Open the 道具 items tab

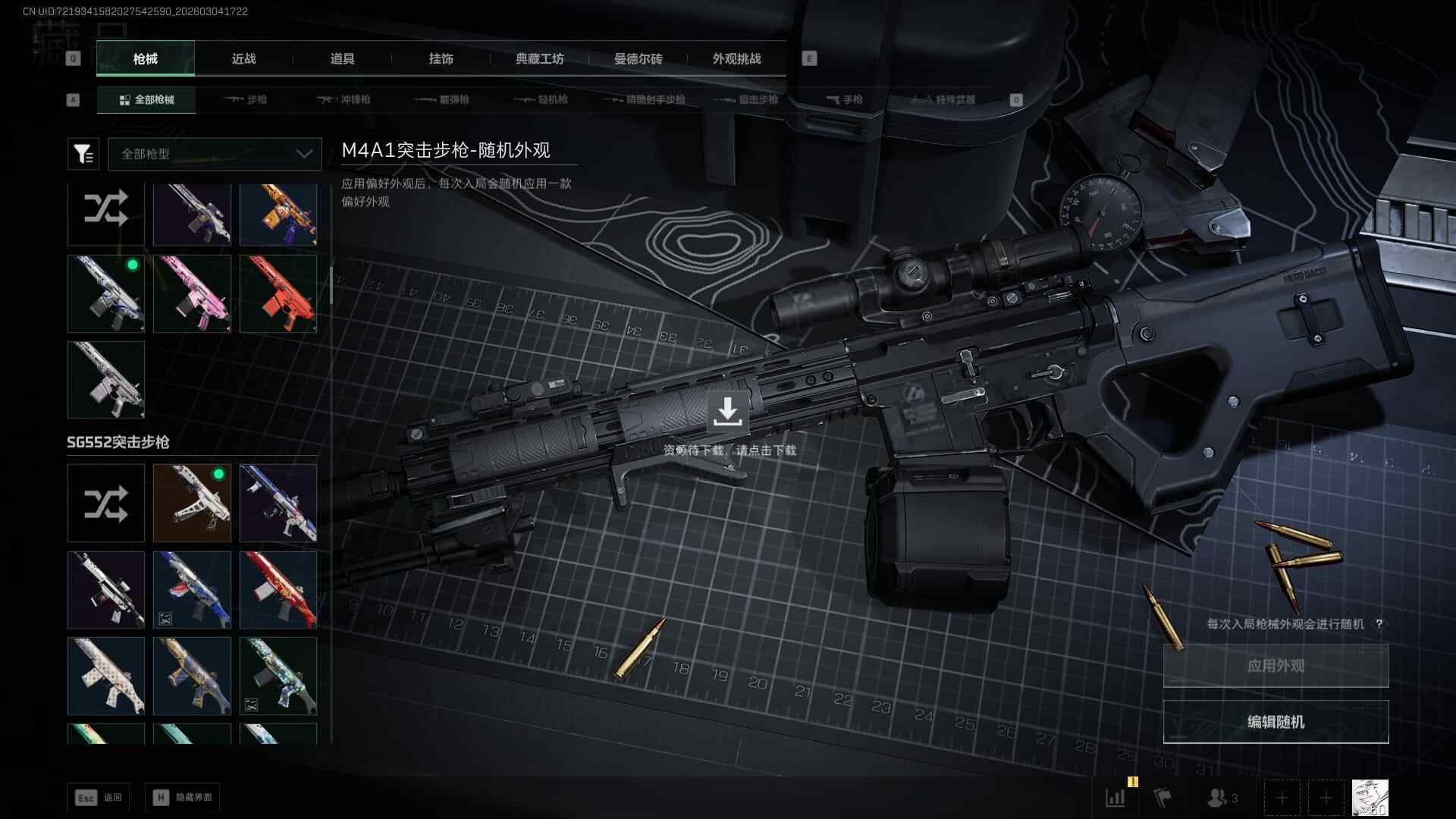(x=342, y=59)
